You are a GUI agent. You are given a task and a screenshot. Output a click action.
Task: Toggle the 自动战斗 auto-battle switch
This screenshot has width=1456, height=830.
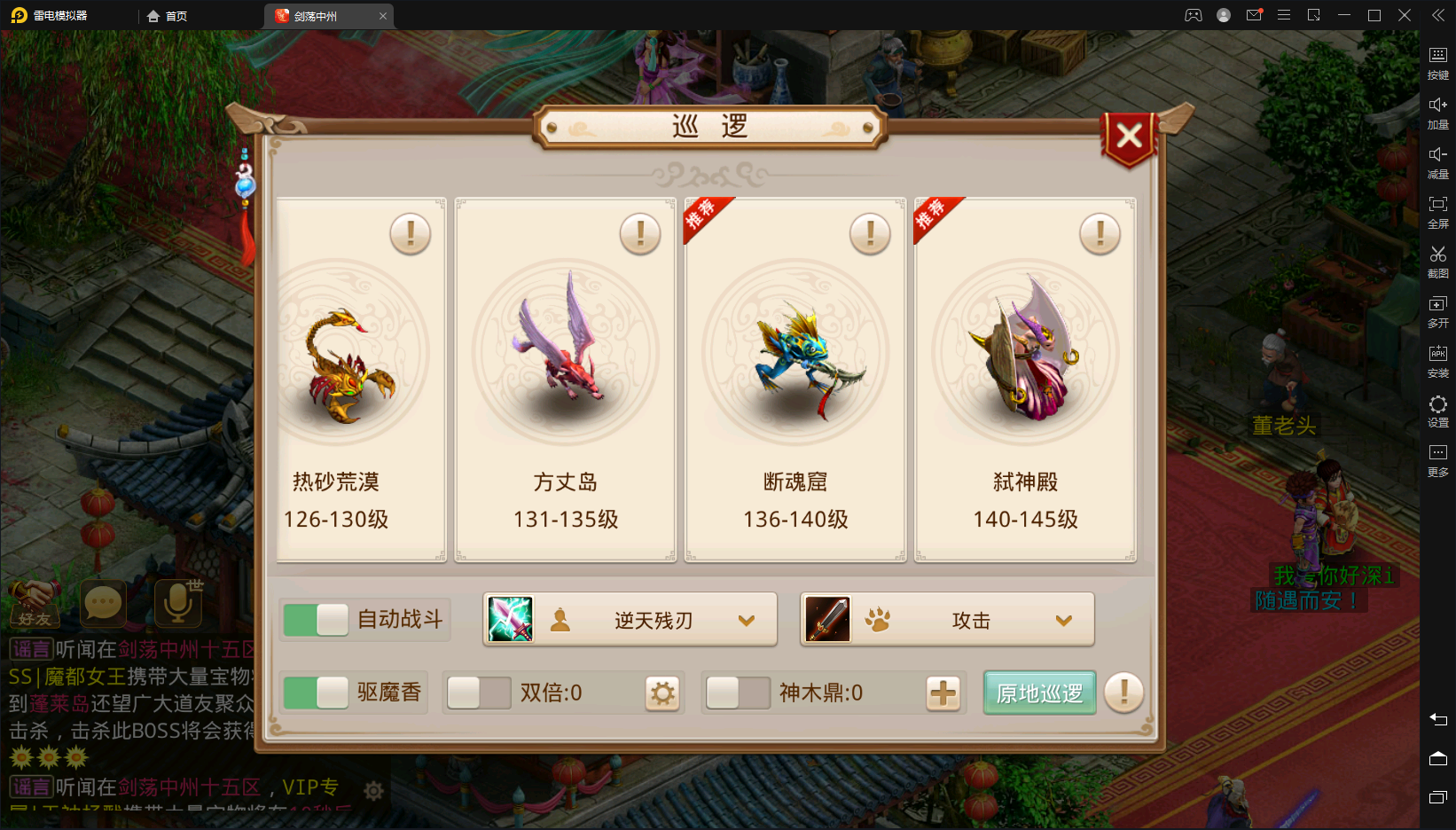click(317, 620)
